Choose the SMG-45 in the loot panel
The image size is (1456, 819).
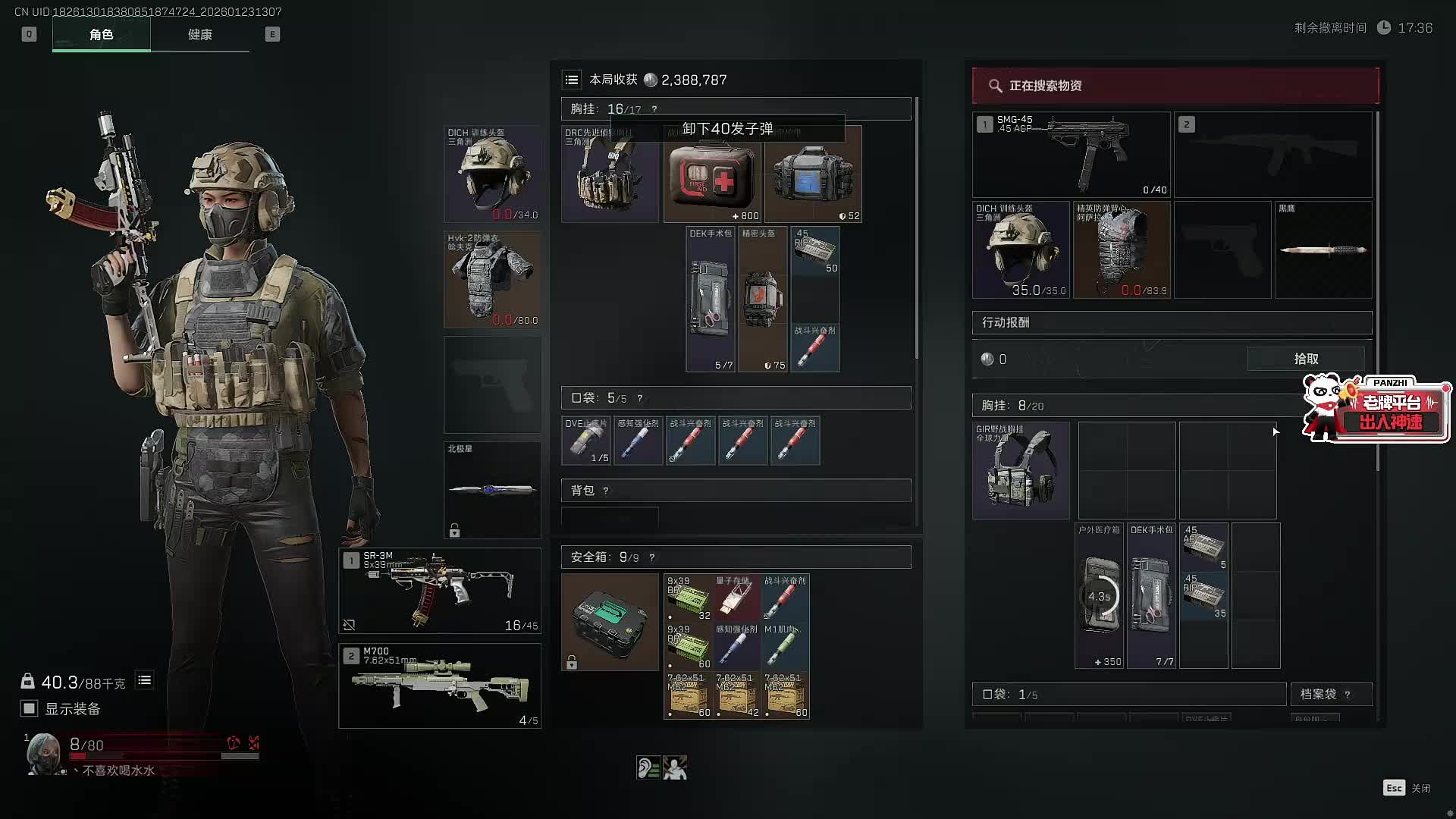pyautogui.click(x=1071, y=155)
